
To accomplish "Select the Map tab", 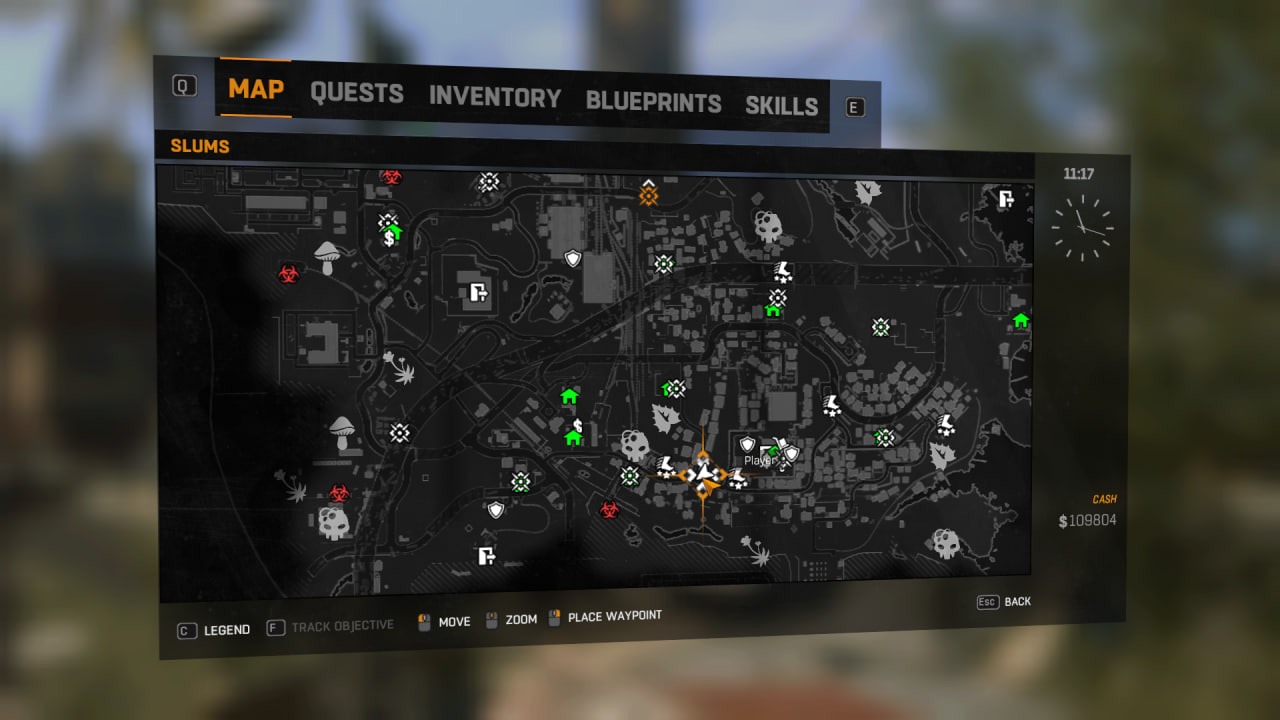I will coord(256,88).
